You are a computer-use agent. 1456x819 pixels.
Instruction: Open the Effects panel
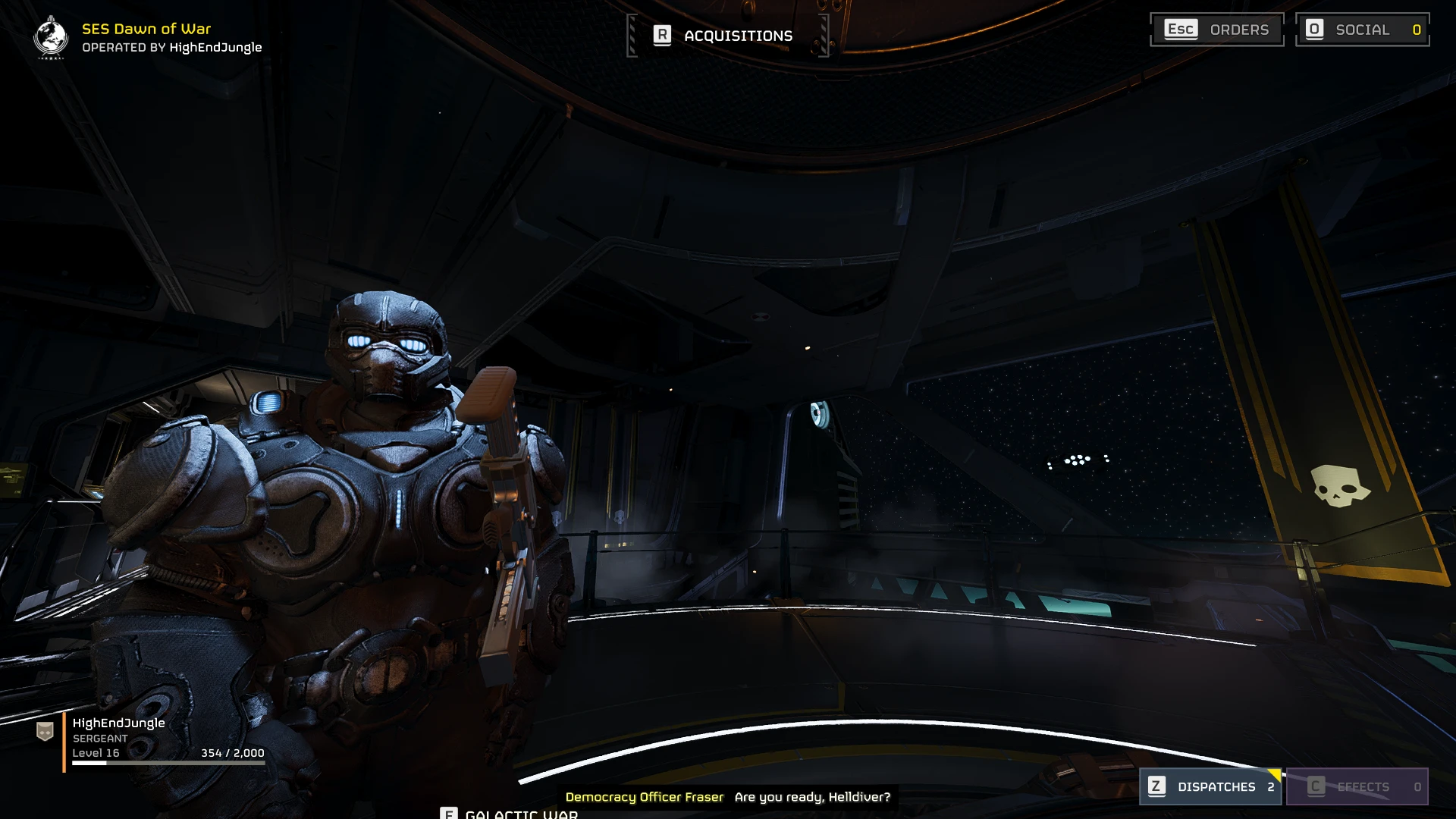[x=1357, y=786]
